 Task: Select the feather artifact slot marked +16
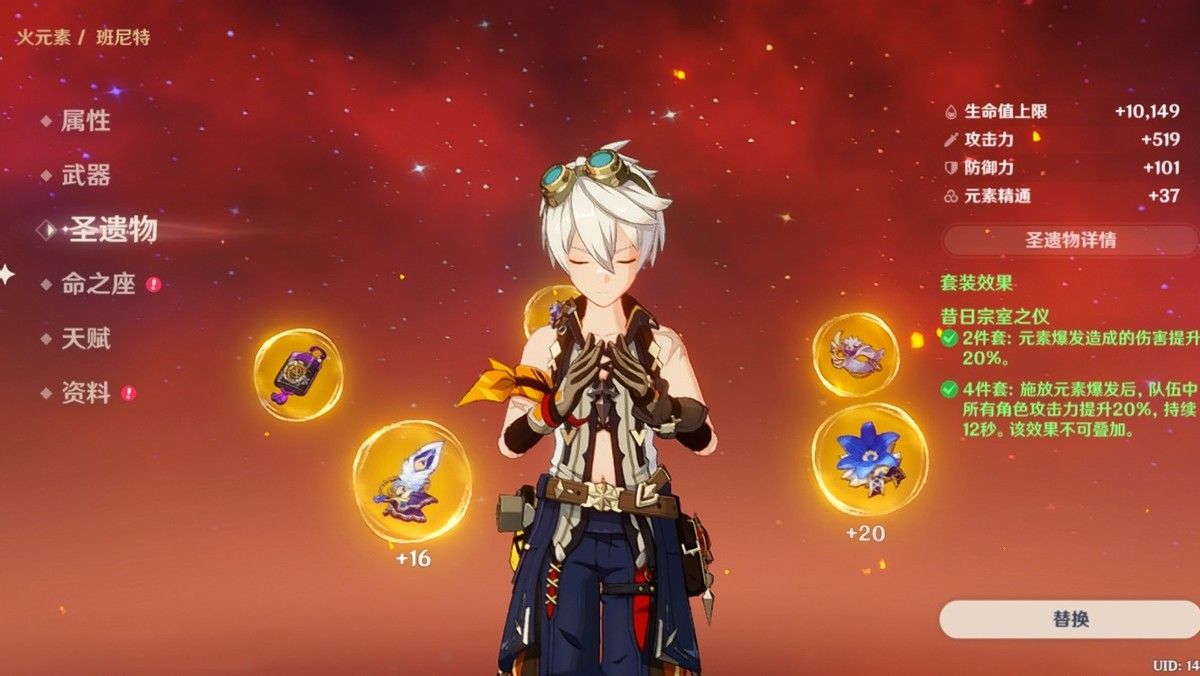pyautogui.click(x=411, y=481)
